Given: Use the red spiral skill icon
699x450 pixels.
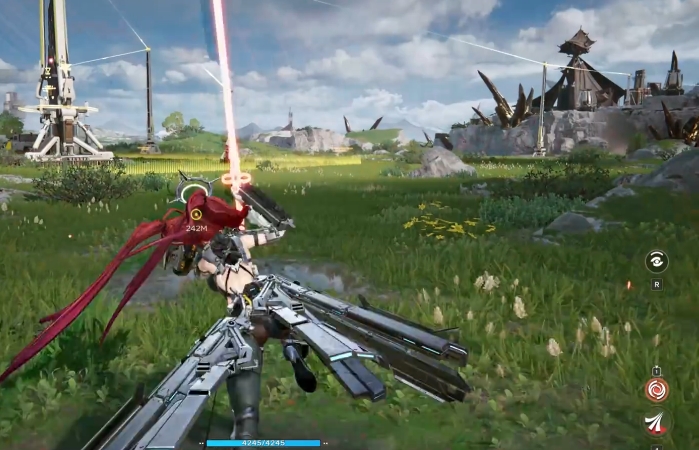Looking at the screenshot, I should tap(657, 389).
